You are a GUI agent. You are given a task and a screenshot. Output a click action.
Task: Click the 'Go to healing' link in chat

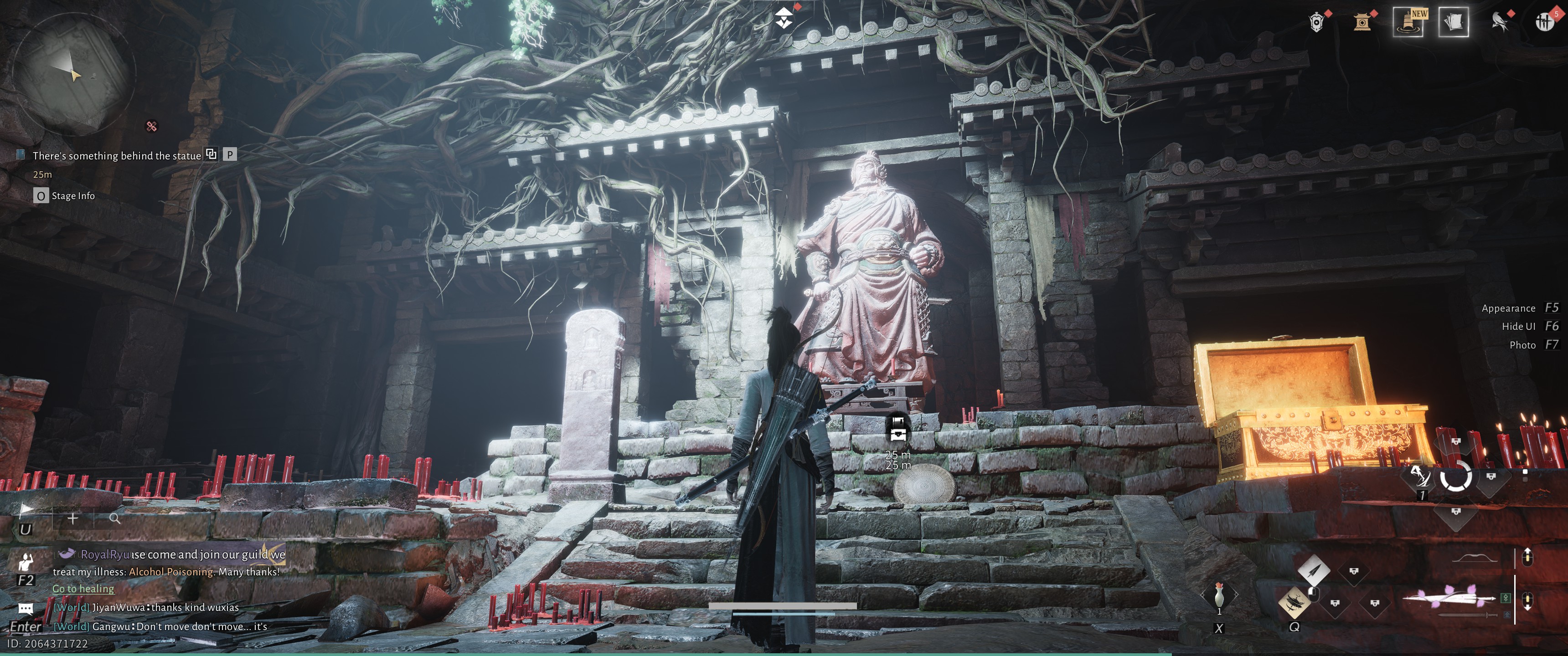(83, 589)
